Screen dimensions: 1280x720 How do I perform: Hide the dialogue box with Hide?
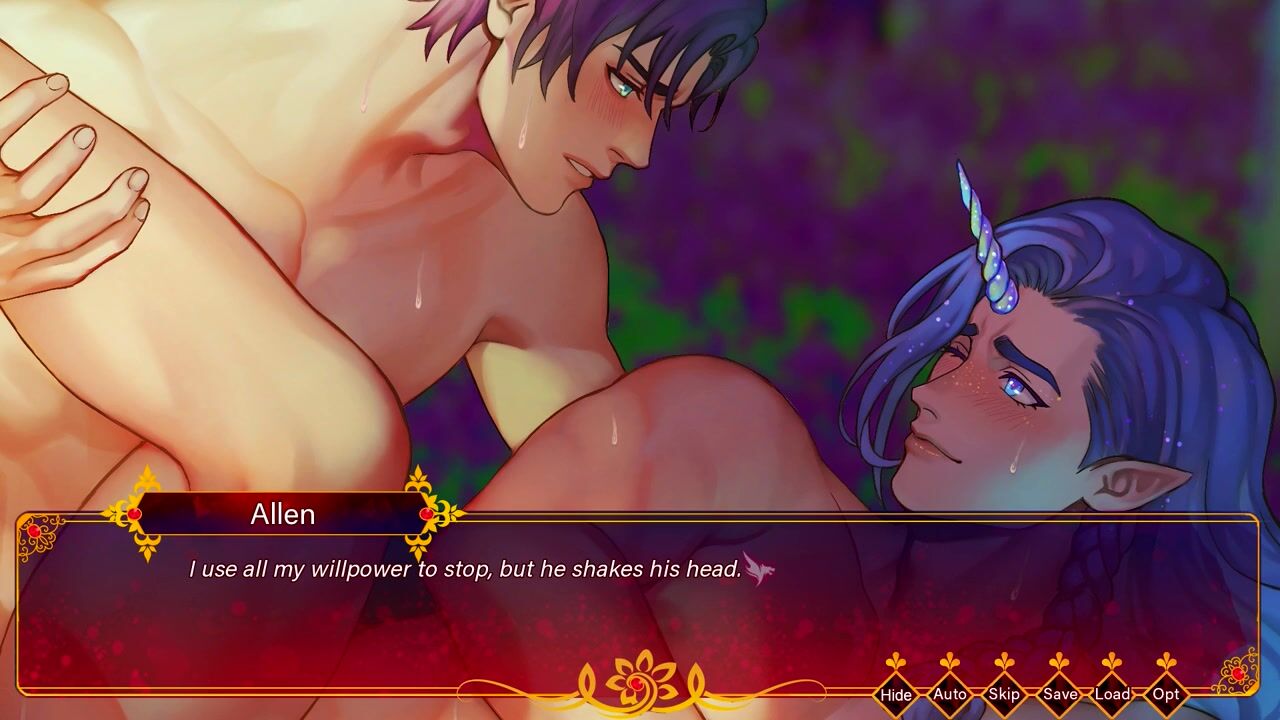[x=896, y=694]
